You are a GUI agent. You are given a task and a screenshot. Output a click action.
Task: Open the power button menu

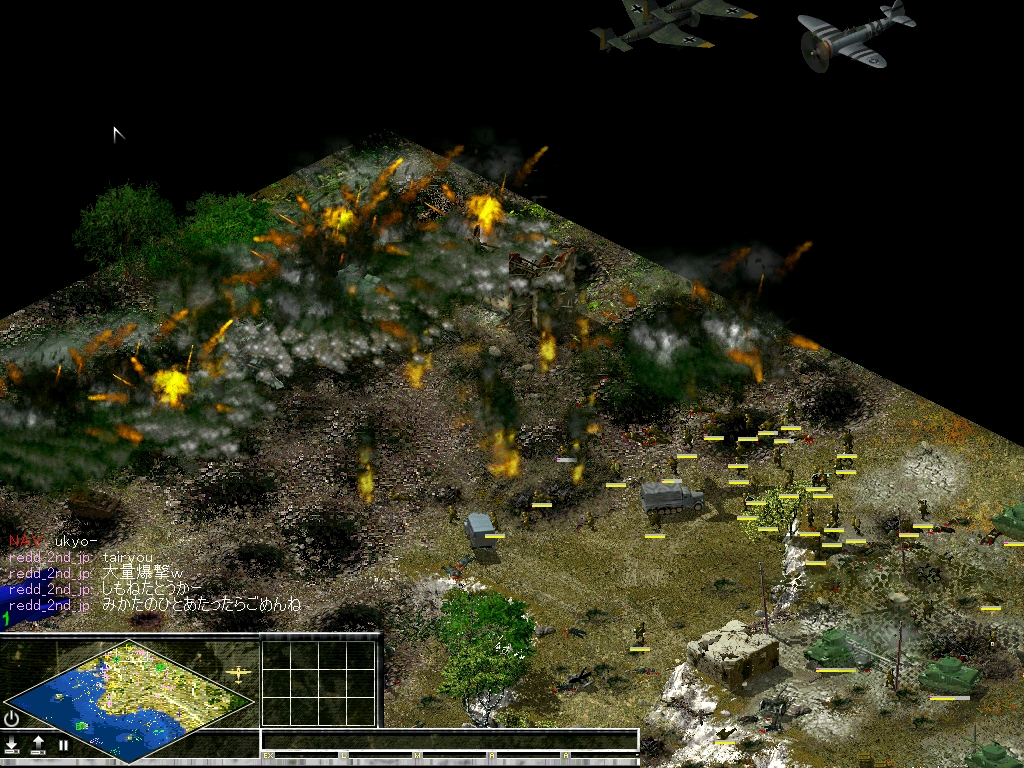click(x=11, y=718)
